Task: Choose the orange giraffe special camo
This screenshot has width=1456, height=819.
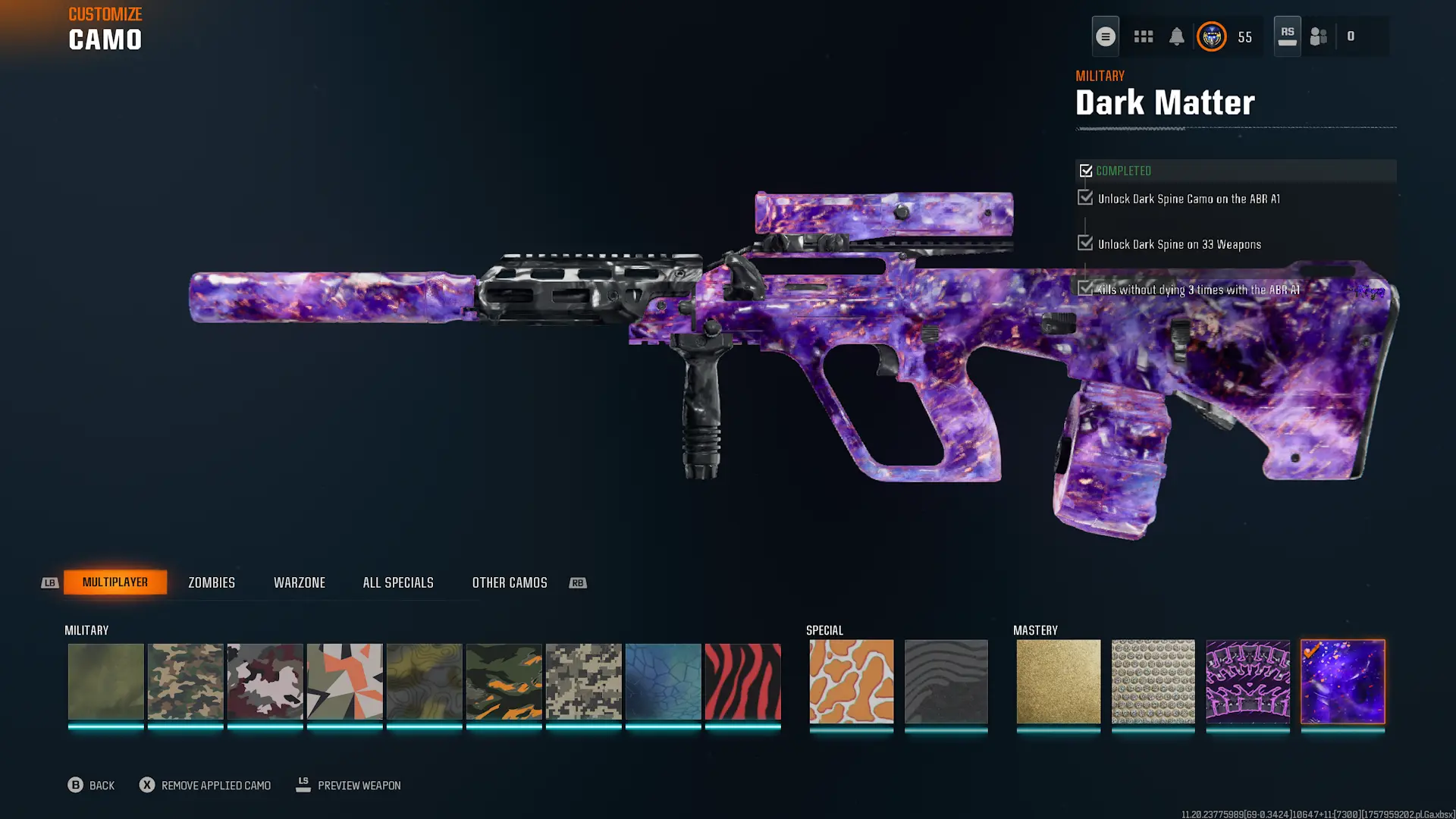Action: point(851,681)
